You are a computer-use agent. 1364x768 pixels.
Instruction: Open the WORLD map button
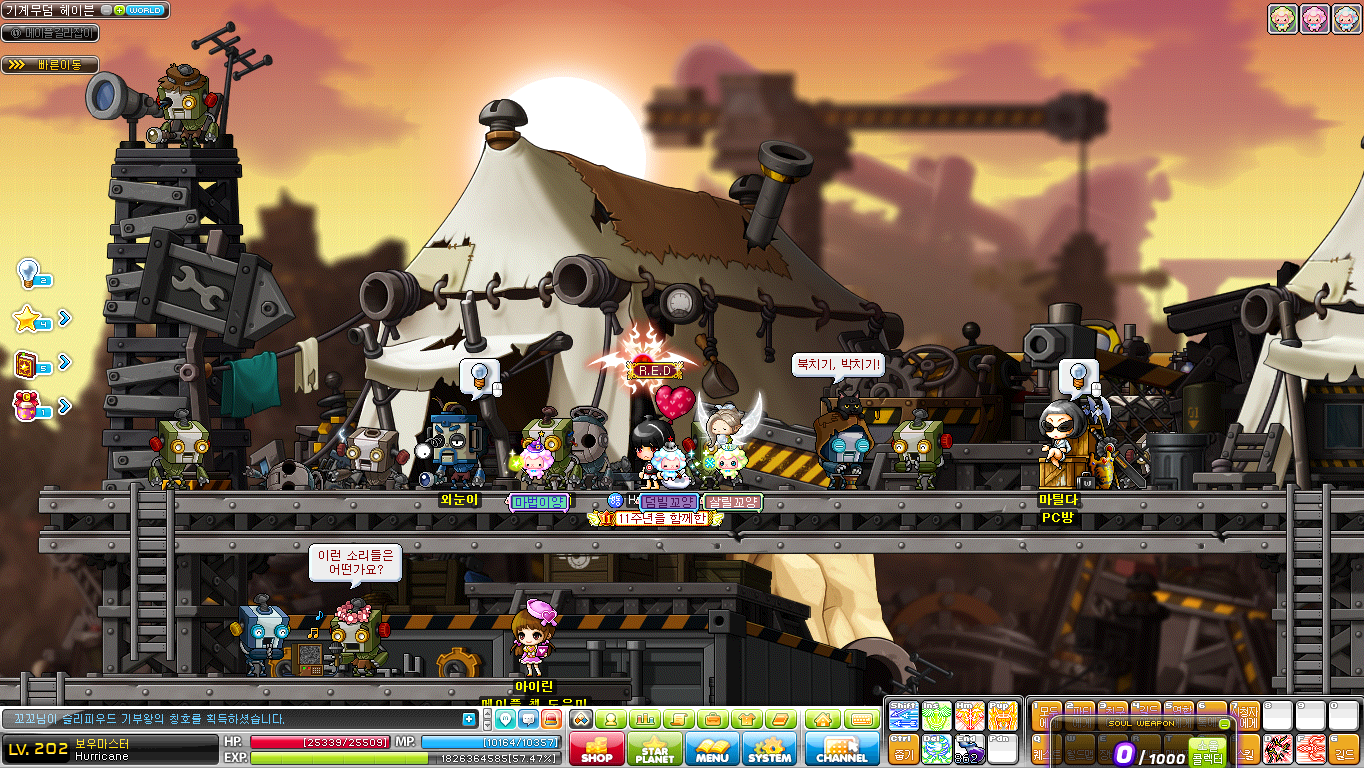[145, 10]
